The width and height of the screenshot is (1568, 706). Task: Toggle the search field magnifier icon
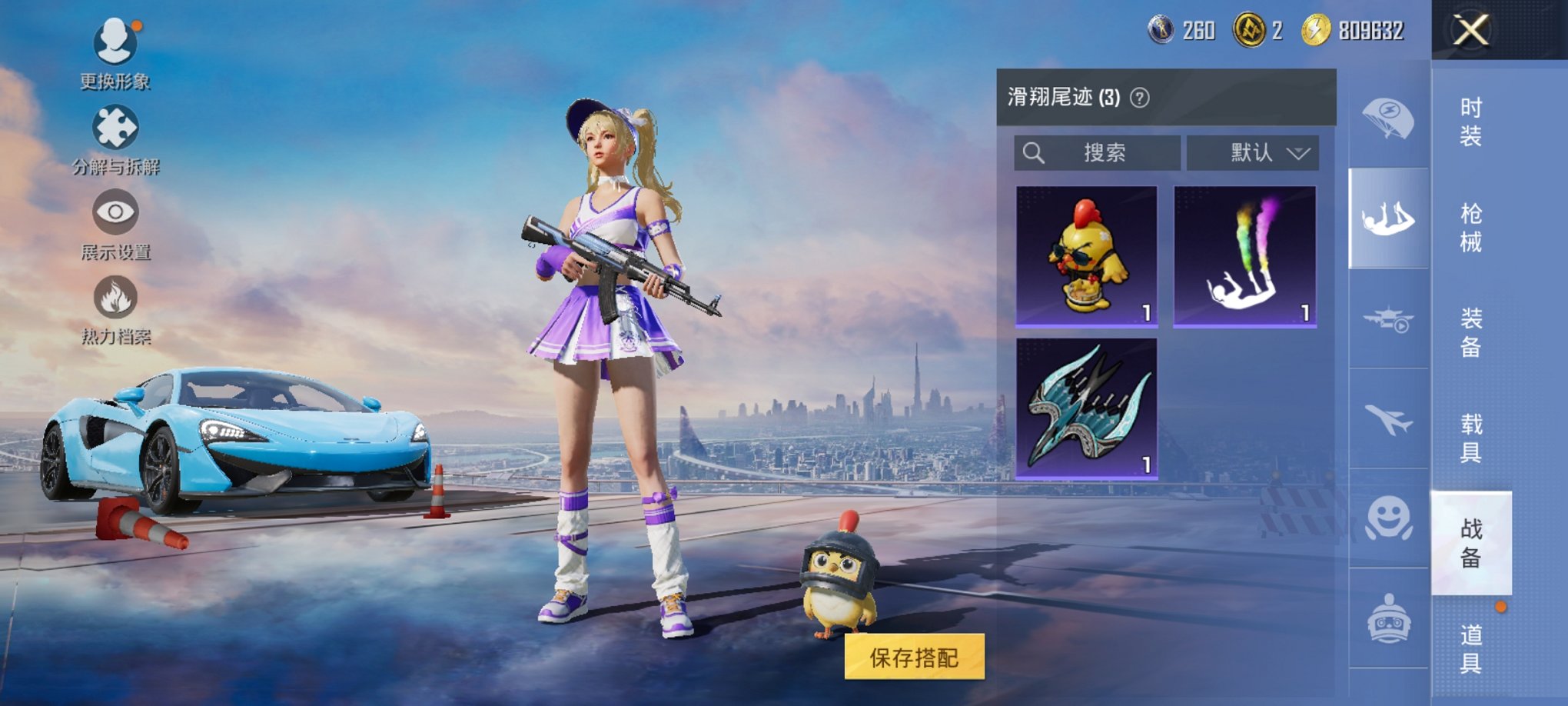[x=1034, y=152]
